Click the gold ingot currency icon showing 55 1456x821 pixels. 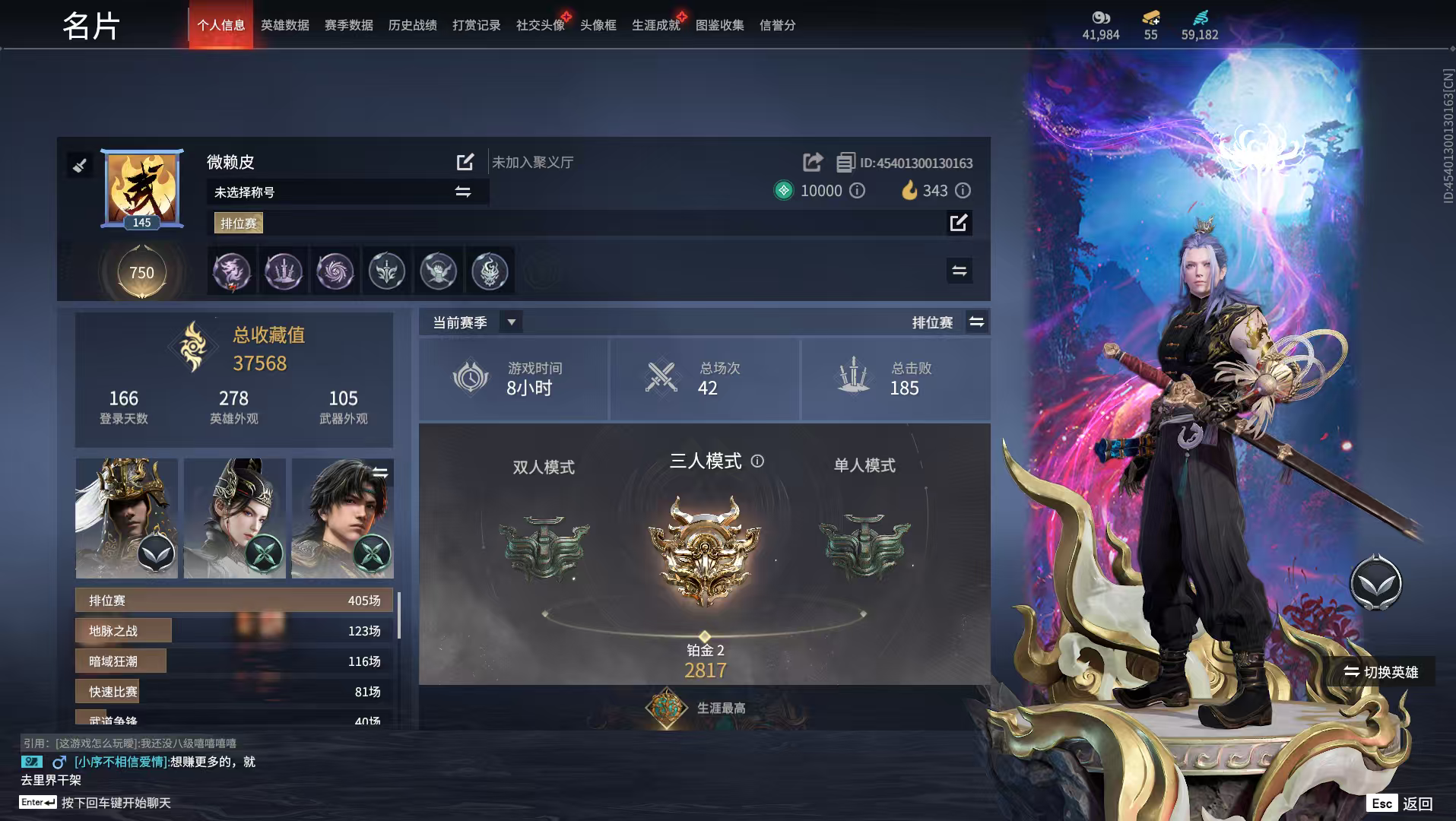pyautogui.click(x=1150, y=17)
